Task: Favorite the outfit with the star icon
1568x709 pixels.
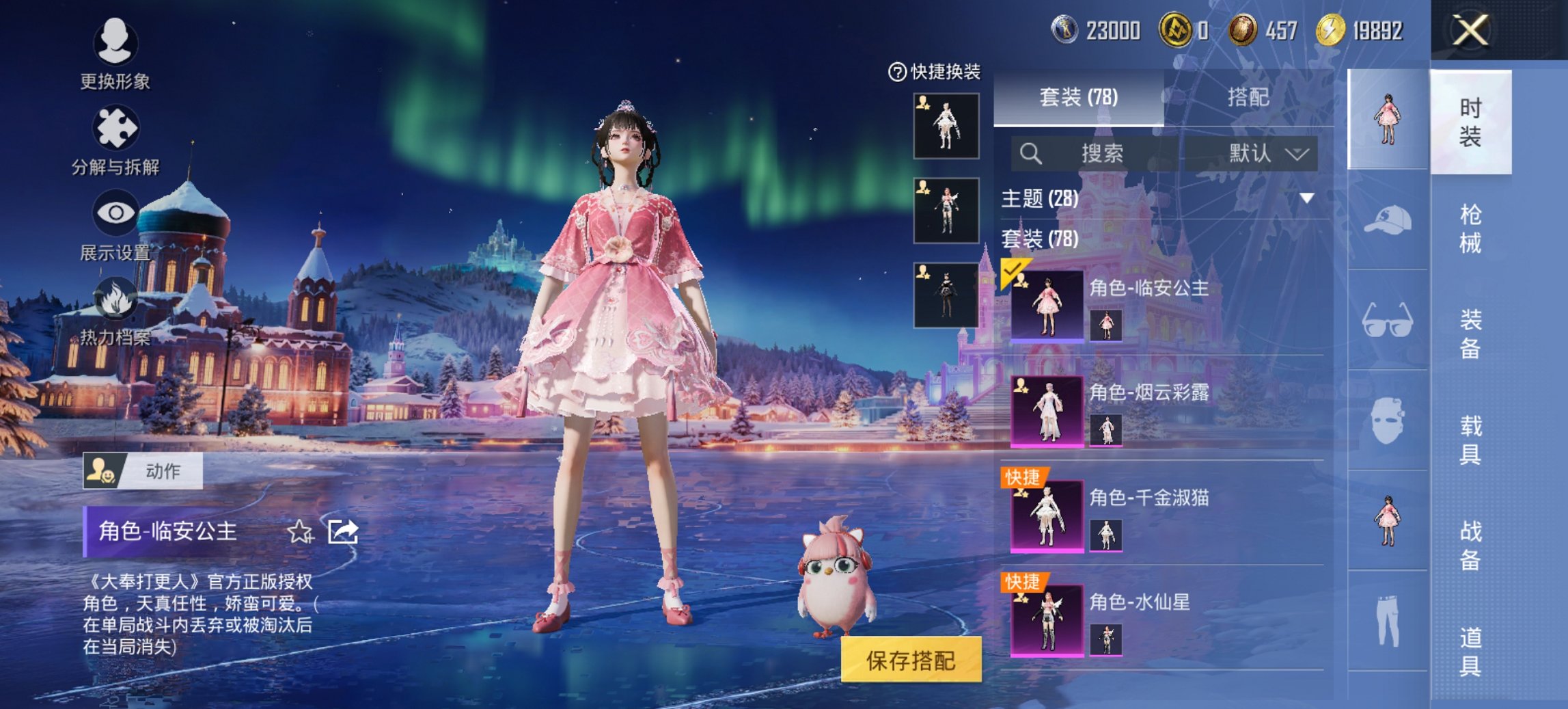Action: 300,531
